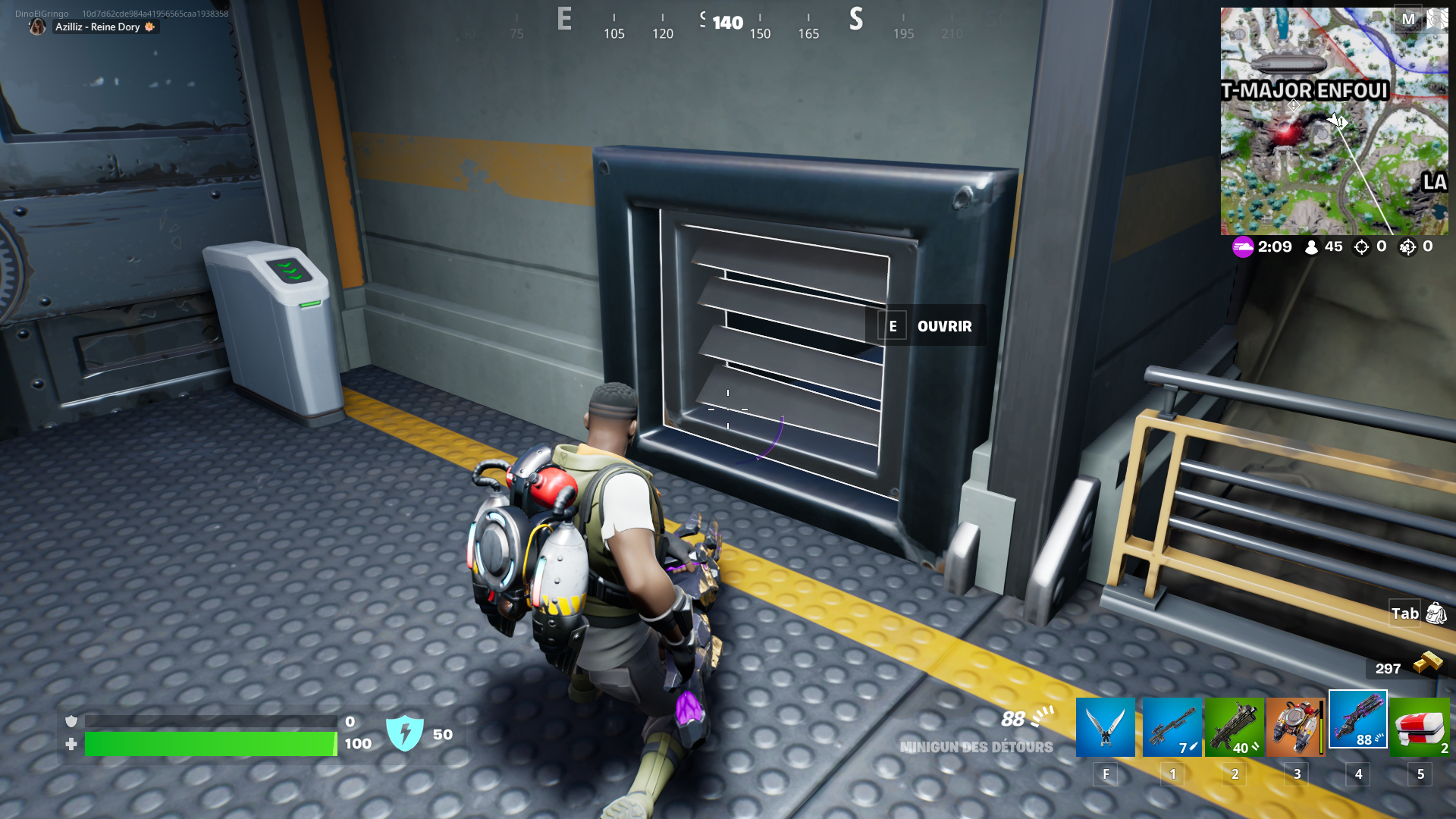
Task: Click the squad eliminations counter icon
Action: click(1408, 246)
